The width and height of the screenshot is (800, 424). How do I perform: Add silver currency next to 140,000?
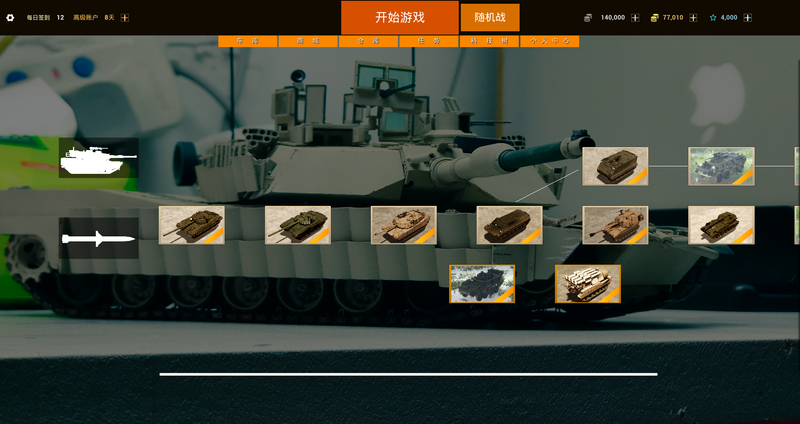tap(635, 17)
